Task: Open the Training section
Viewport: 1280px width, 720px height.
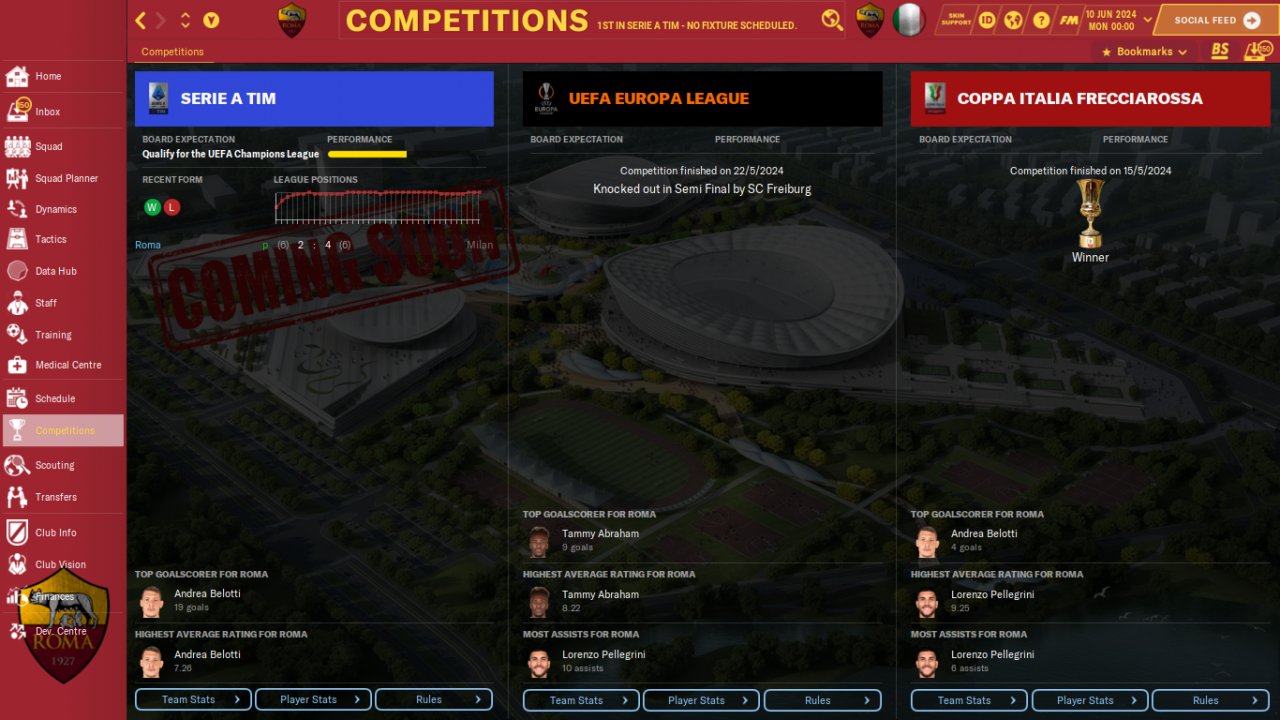Action: (x=53, y=335)
